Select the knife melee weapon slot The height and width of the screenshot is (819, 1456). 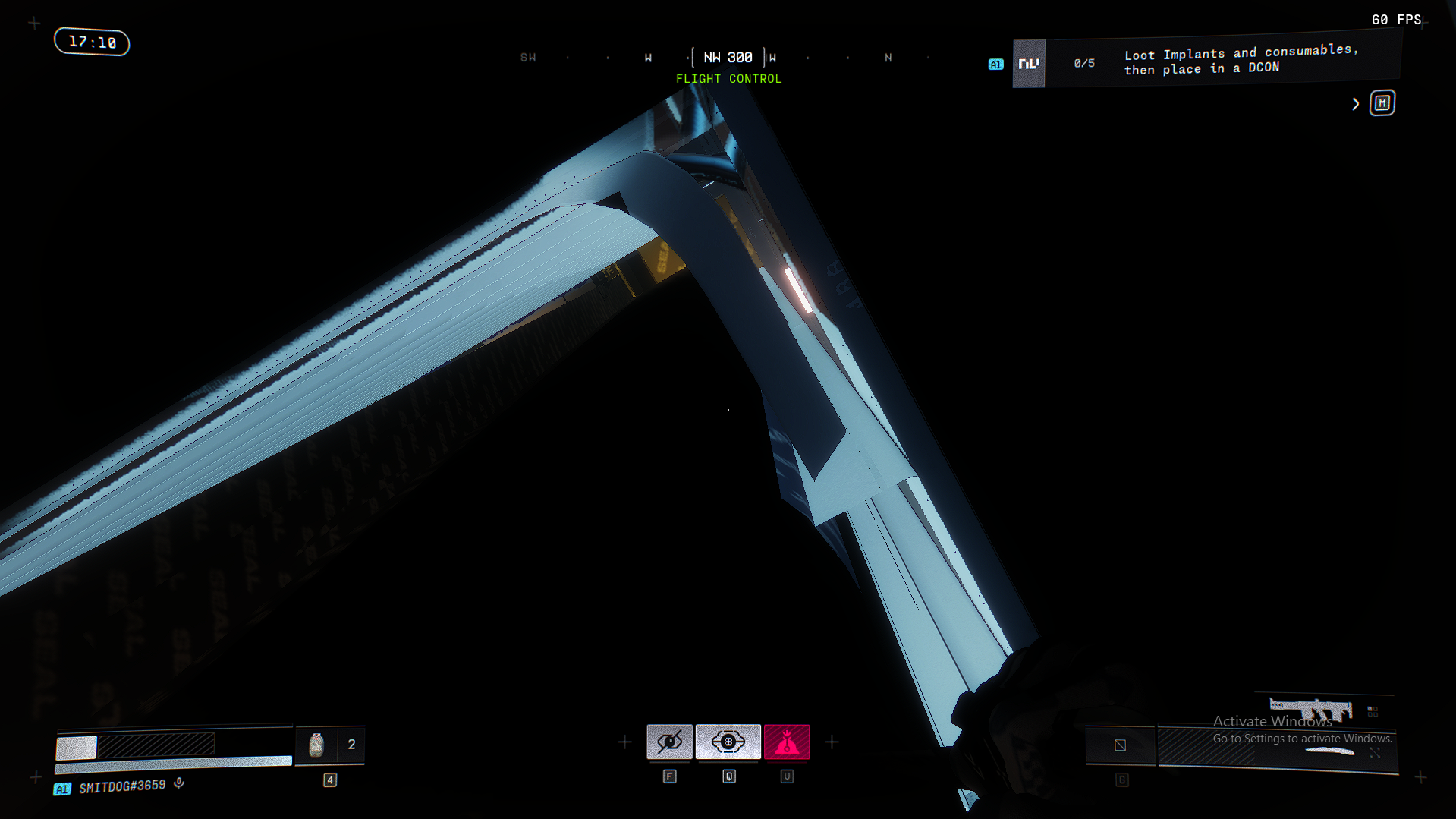pyautogui.click(x=1329, y=751)
